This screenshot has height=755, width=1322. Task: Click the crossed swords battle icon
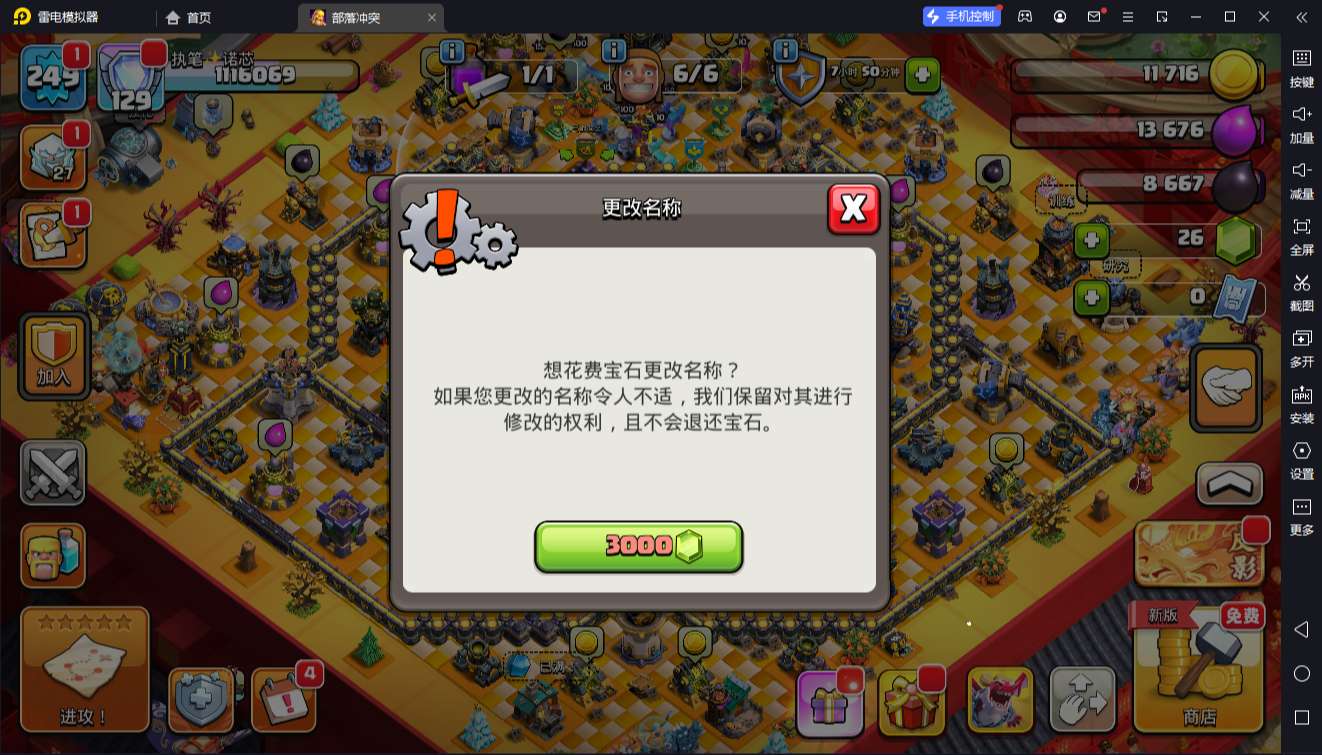pos(52,470)
